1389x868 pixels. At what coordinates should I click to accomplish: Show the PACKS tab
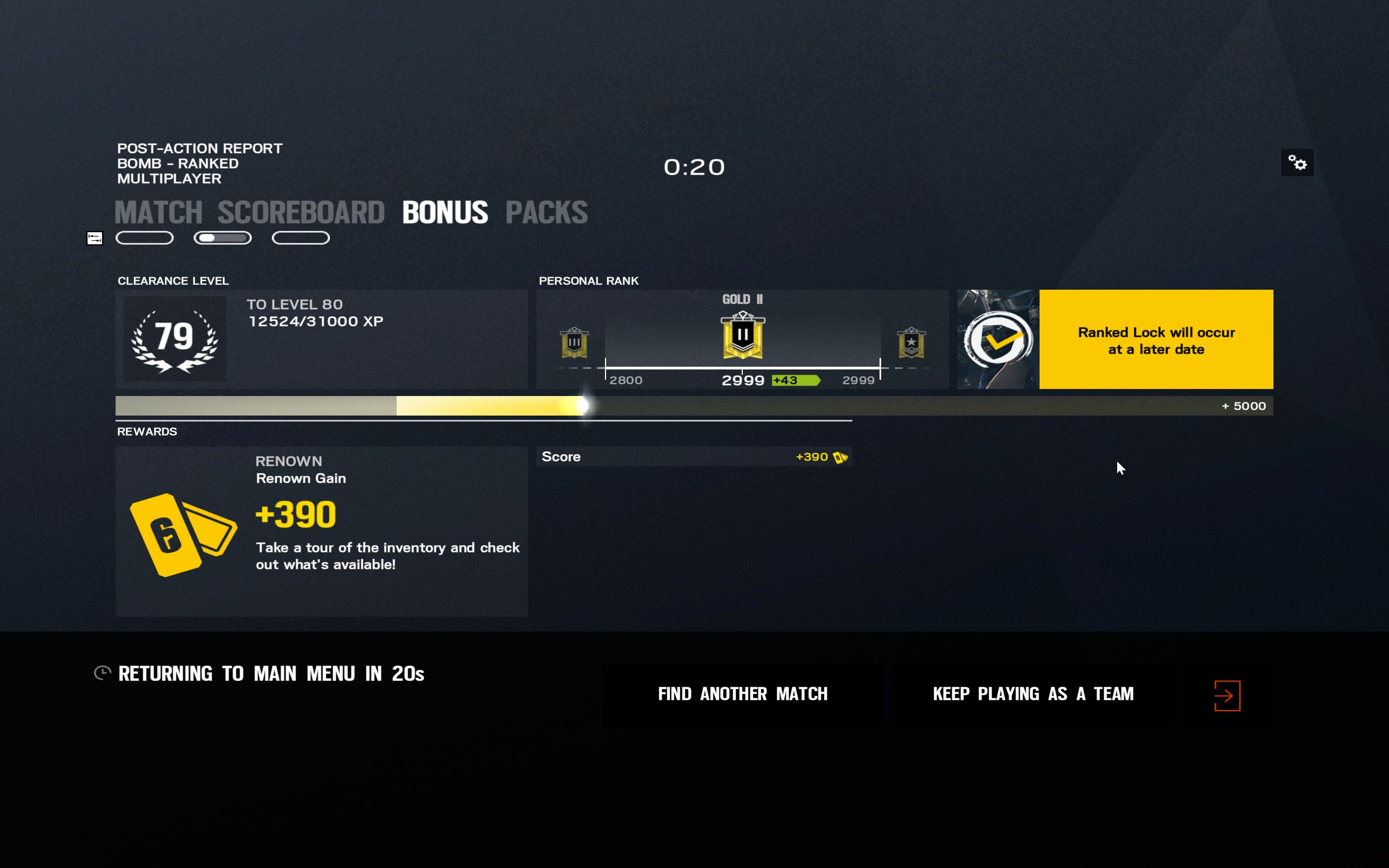click(x=546, y=213)
